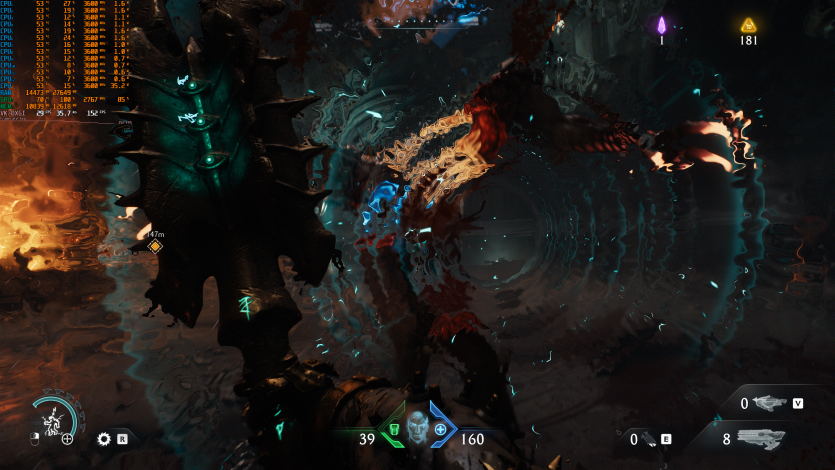
Task: Click the gold triangle currency icon
Action: pyautogui.click(x=748, y=25)
